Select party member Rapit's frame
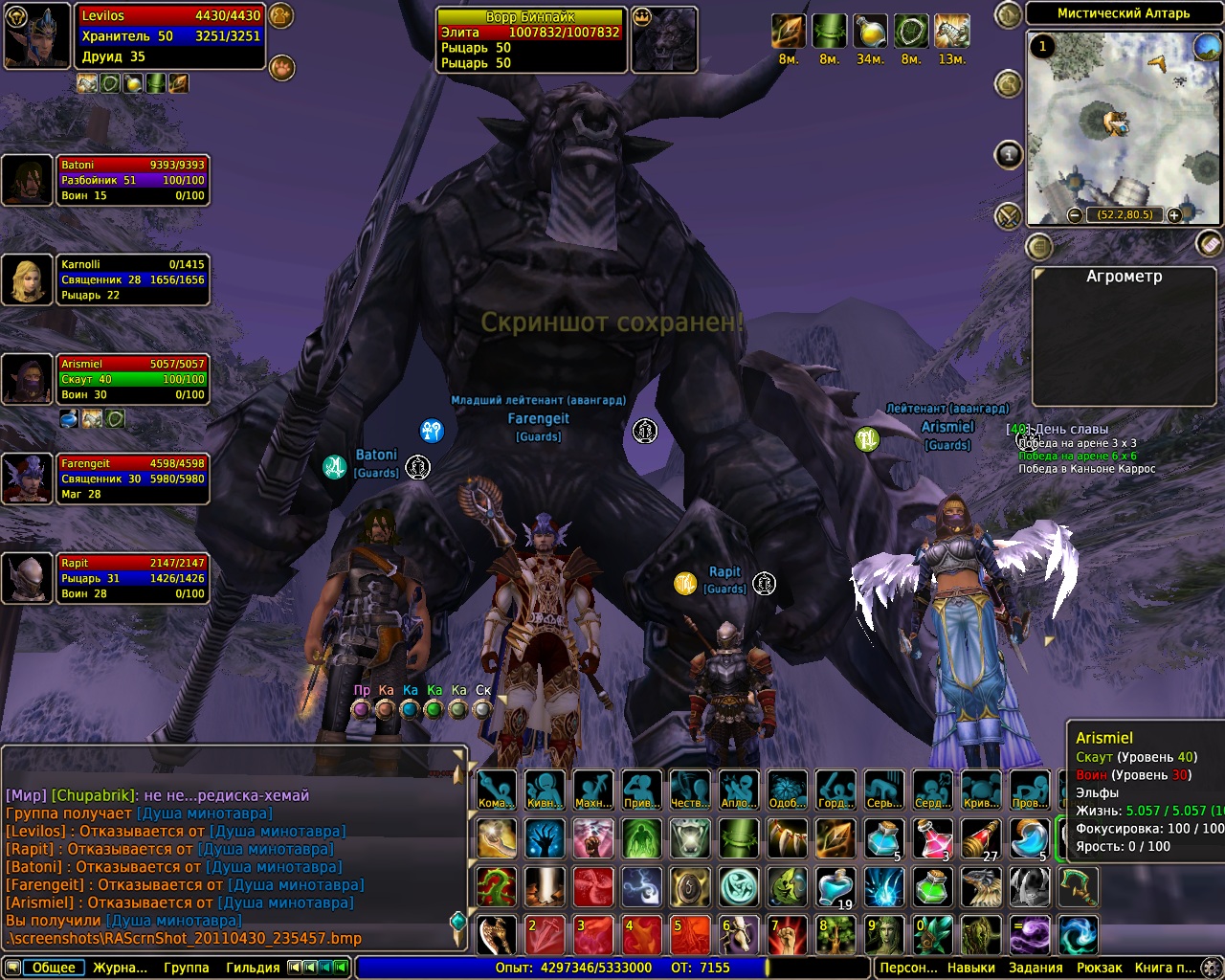The width and height of the screenshot is (1225, 980). pyautogui.click(x=132, y=578)
